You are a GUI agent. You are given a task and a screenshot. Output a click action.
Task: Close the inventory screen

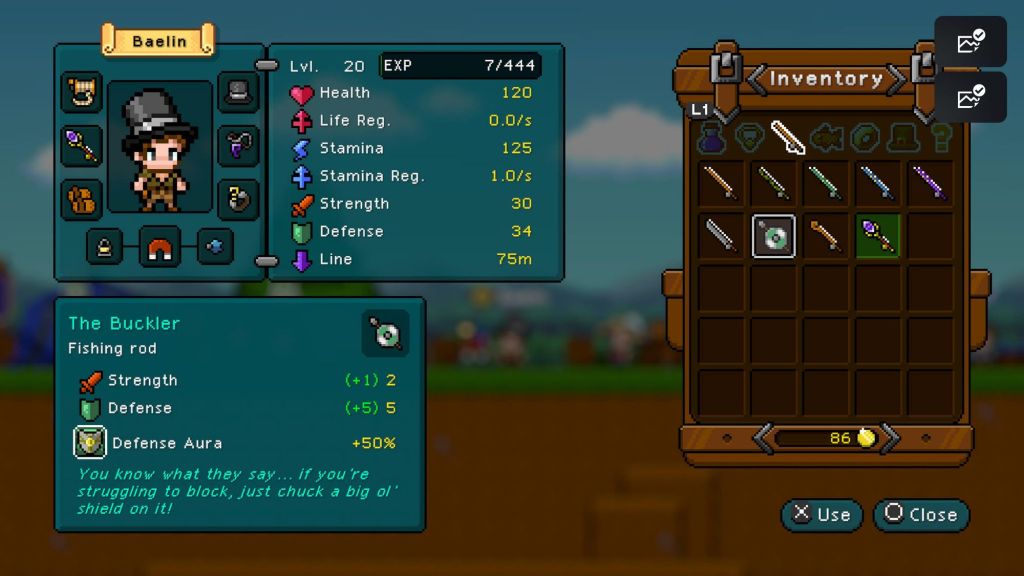click(921, 514)
